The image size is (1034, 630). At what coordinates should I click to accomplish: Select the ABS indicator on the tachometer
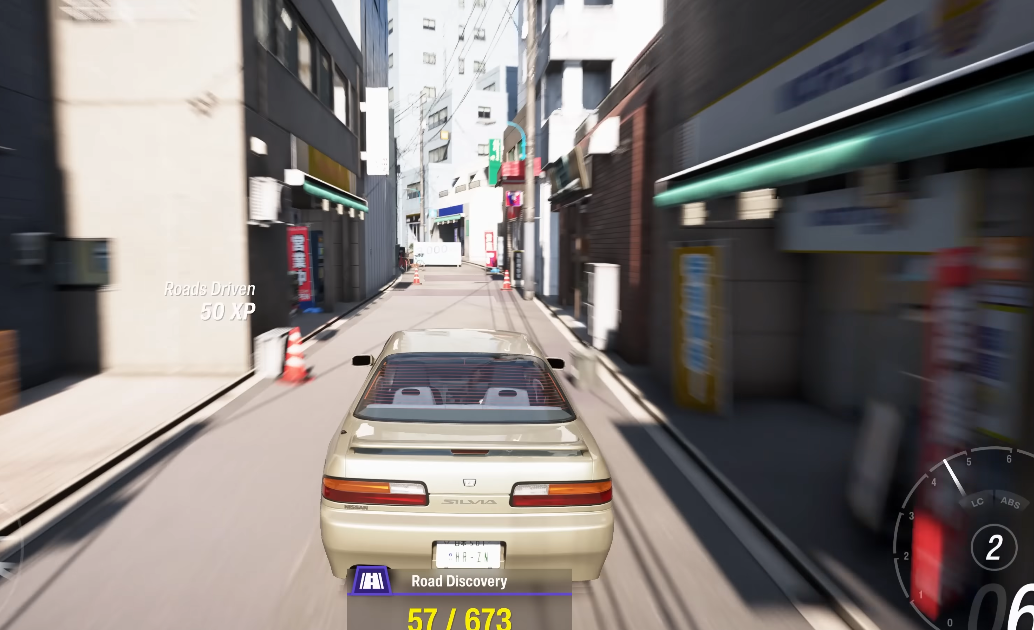[1009, 503]
